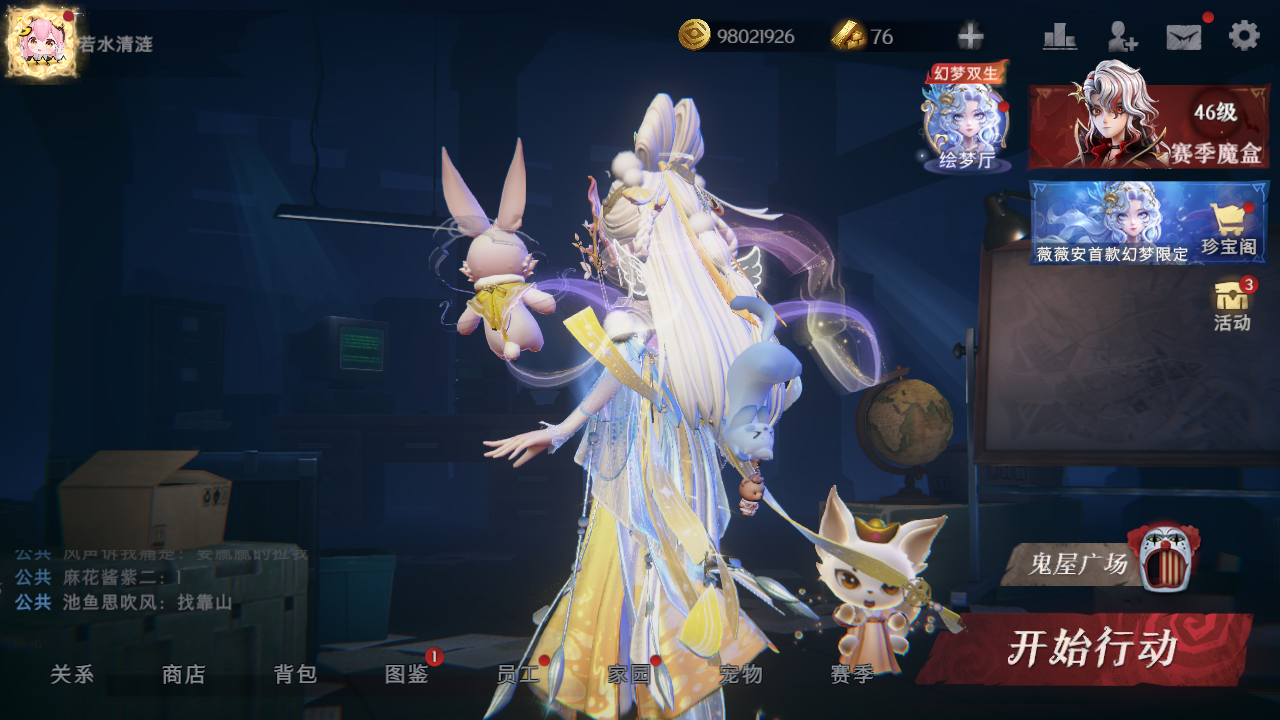Screen dimensions: 1280x720
Task: Open the 宠物 pets menu
Action: [x=741, y=675]
